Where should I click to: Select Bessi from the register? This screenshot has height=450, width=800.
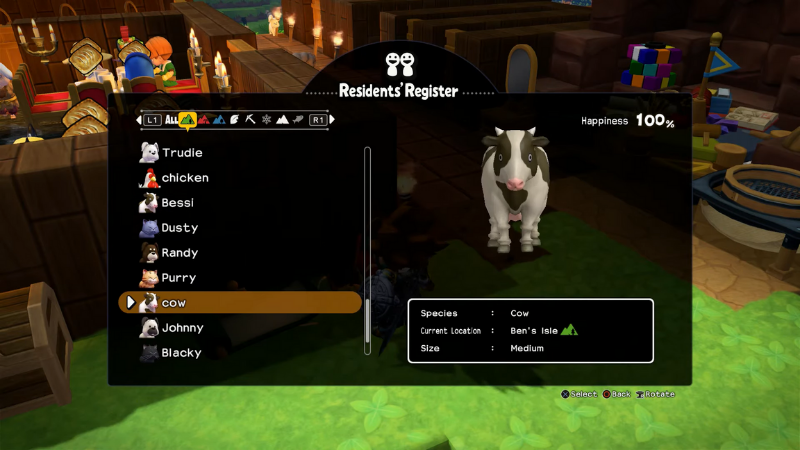(x=178, y=203)
